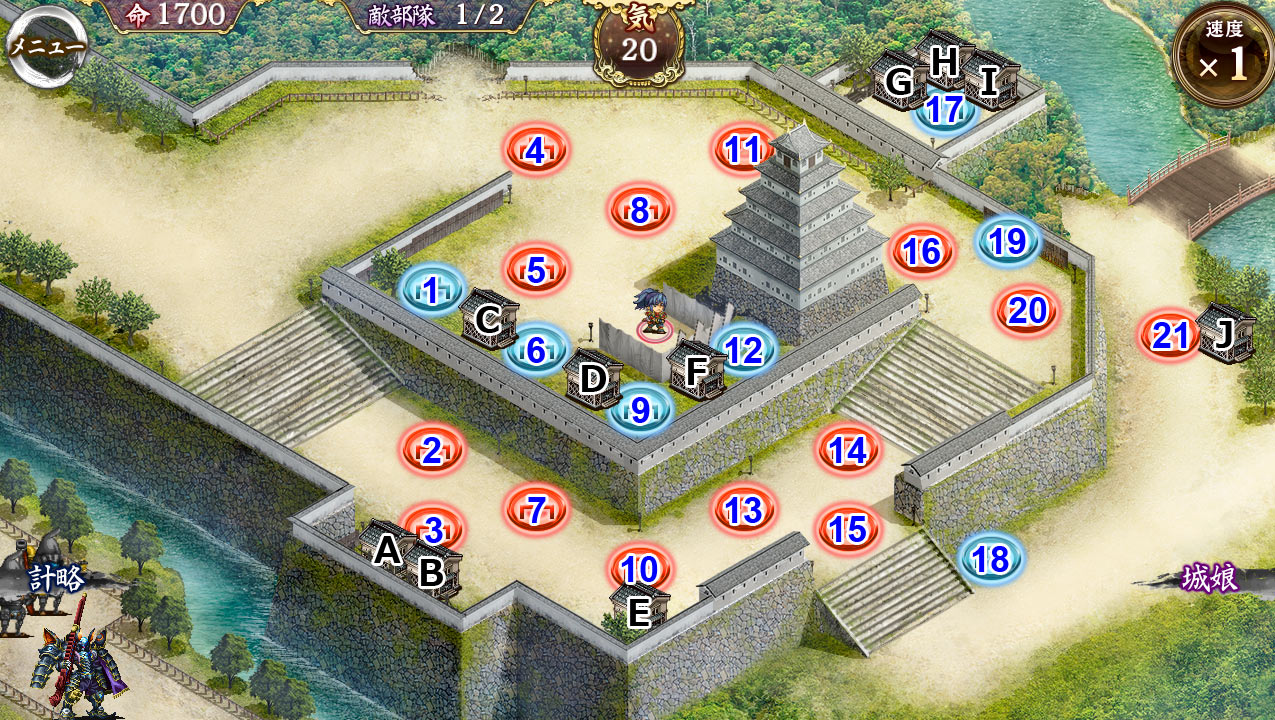The height and width of the screenshot is (720, 1275).
Task: Select red deployment tile 21
Action: 1169,336
